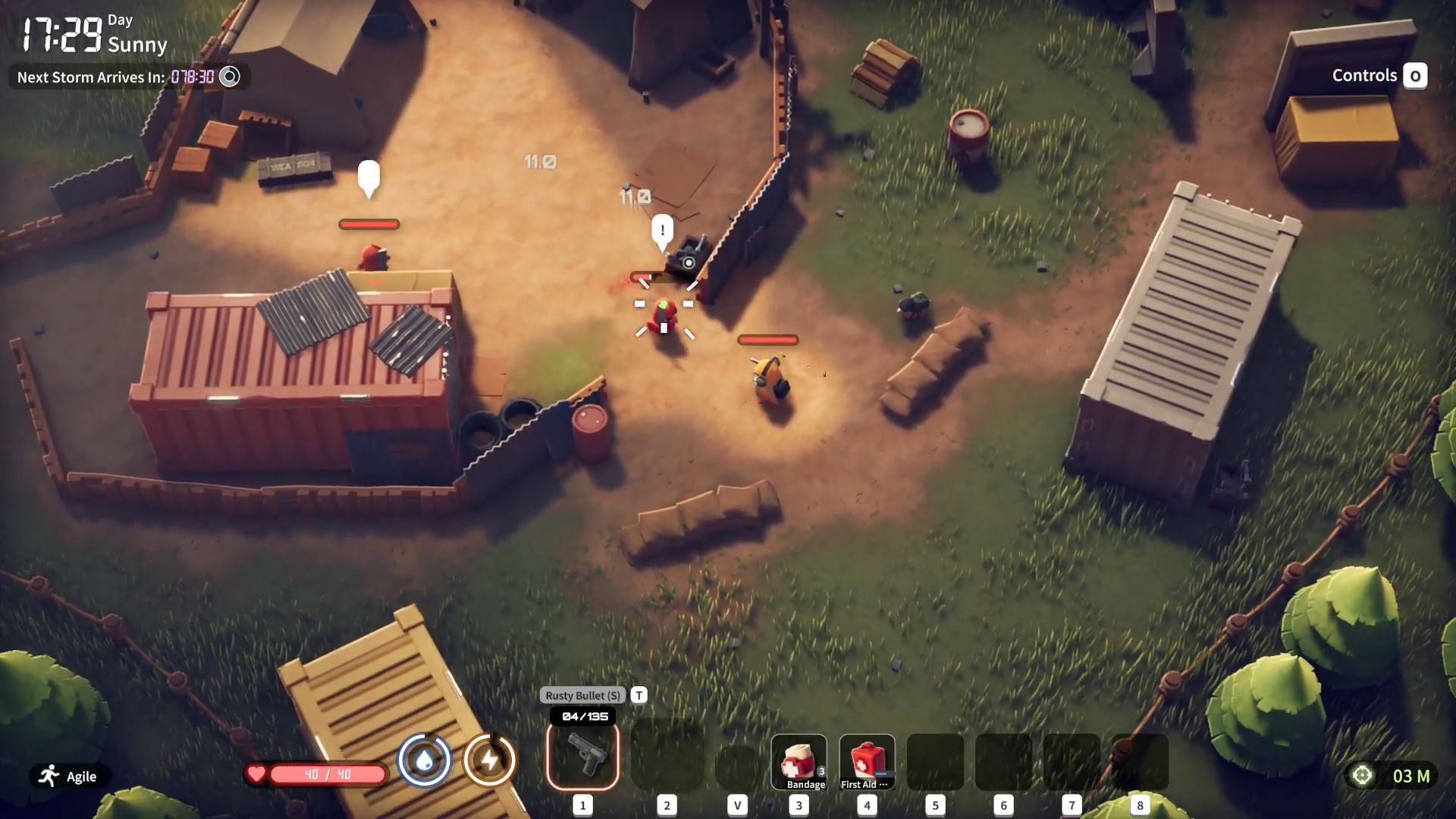The width and height of the screenshot is (1456, 819).
Task: Select the pistol weapon slot
Action: [x=583, y=757]
